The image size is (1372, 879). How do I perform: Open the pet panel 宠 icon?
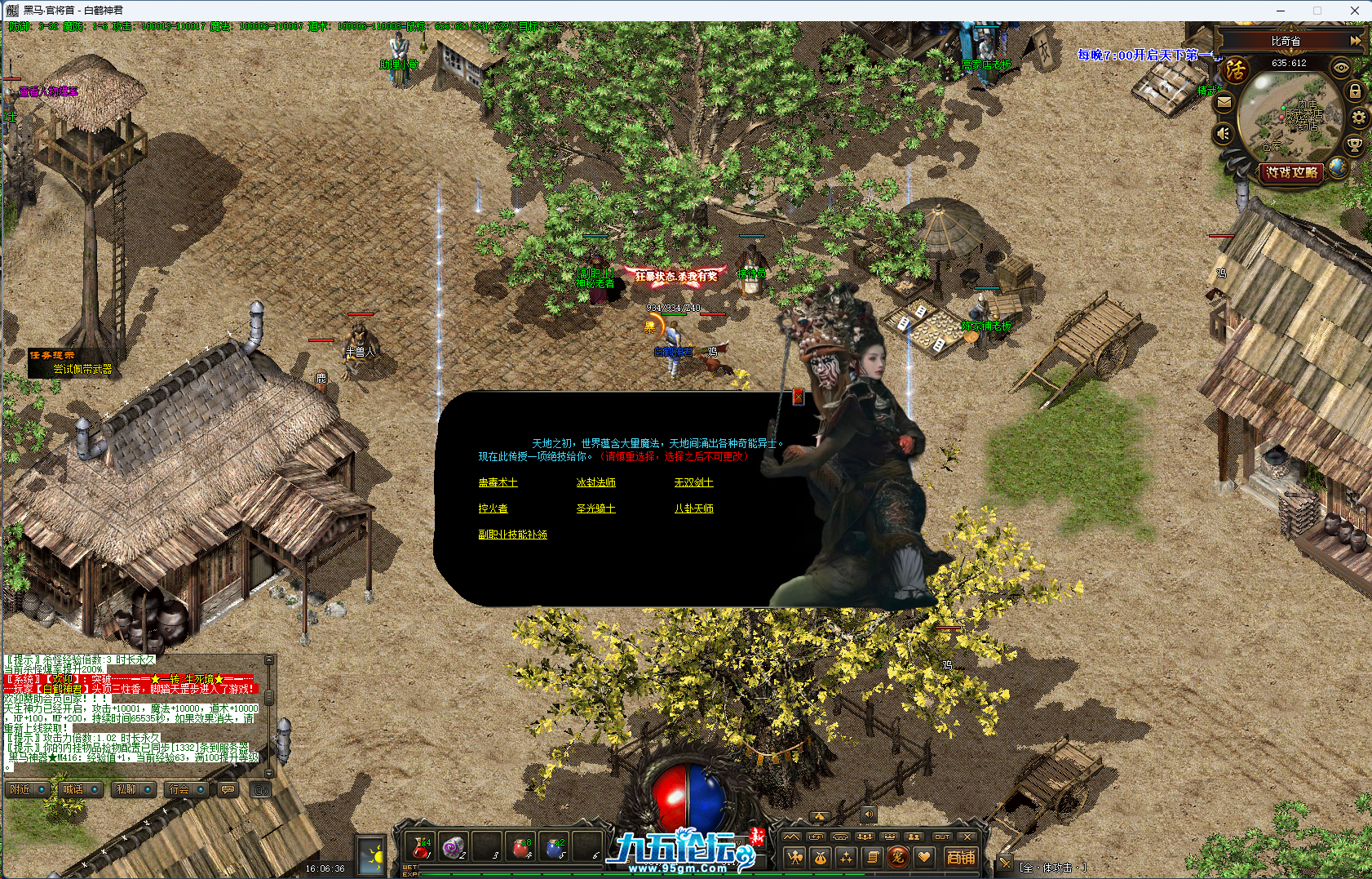pos(898,858)
